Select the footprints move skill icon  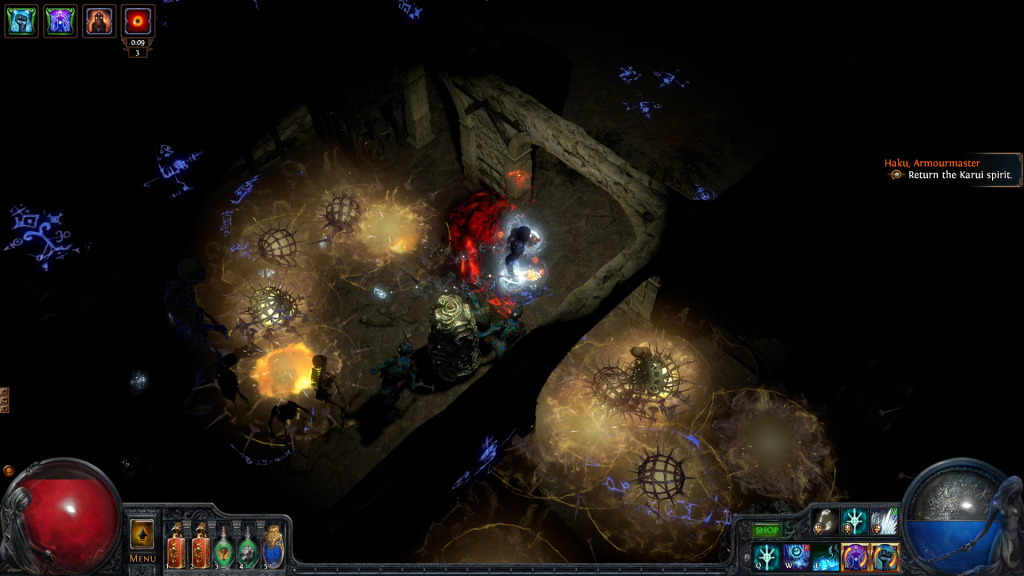[x=825, y=522]
